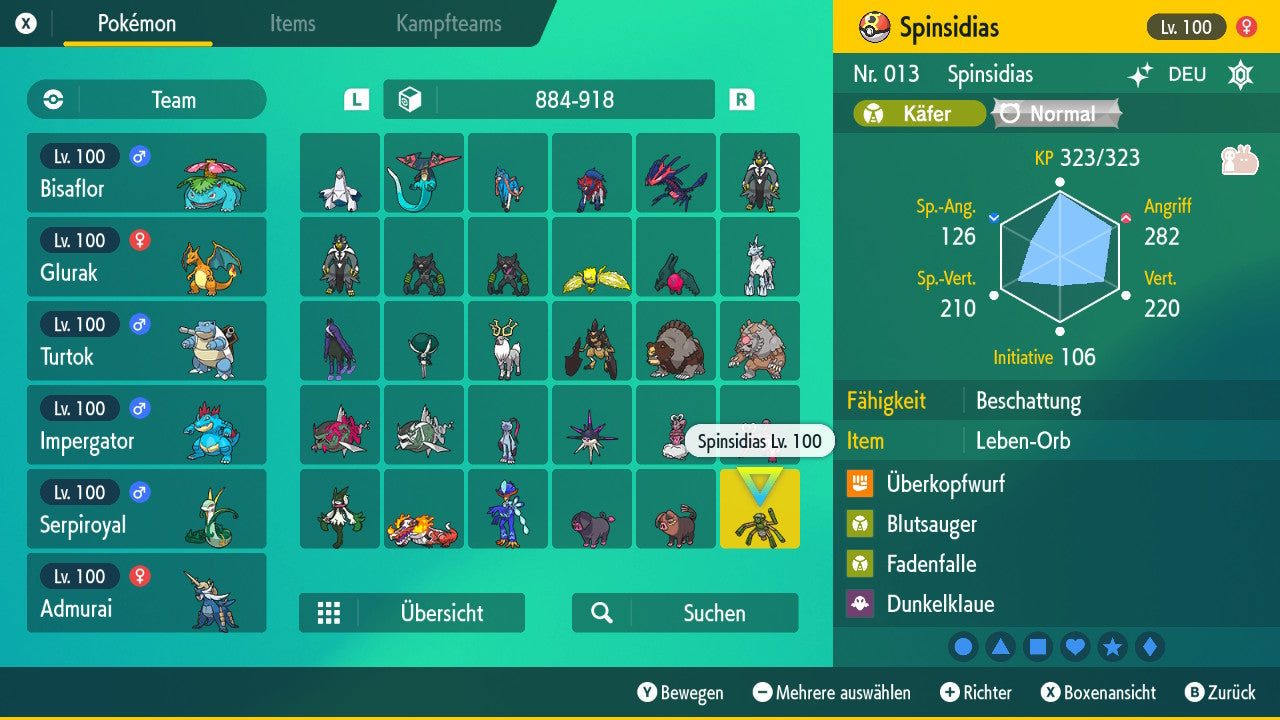Select Glurak in the team list
Screen dimensions: 1280x720
tap(146, 257)
